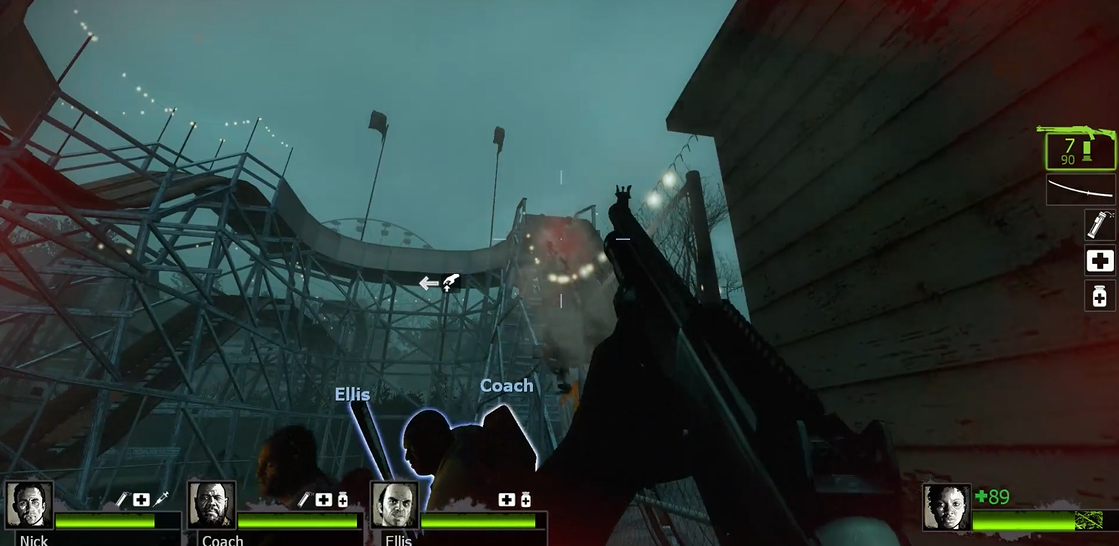
Task: Select the pipe bomb throwable slot
Action: [1100, 224]
